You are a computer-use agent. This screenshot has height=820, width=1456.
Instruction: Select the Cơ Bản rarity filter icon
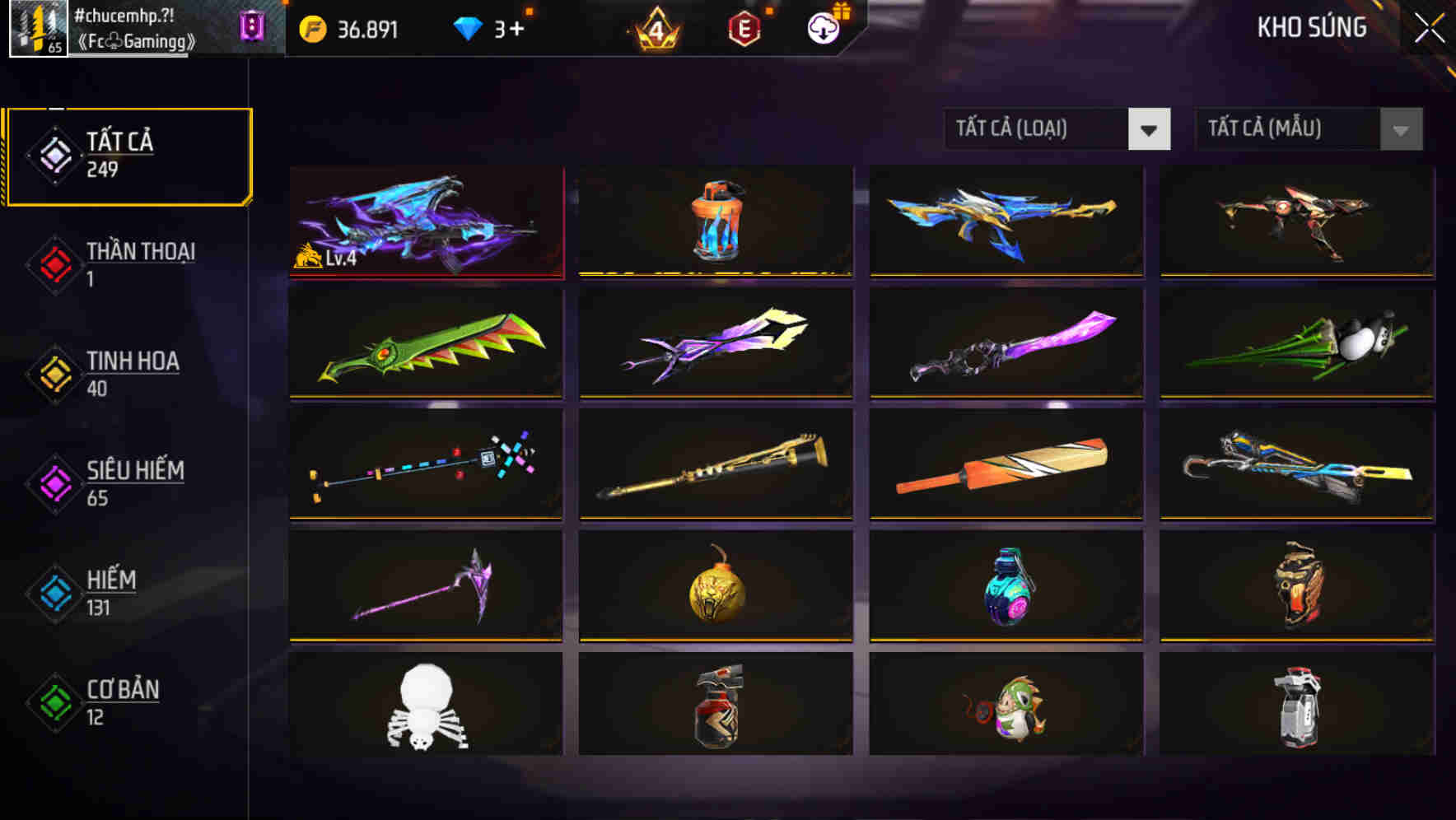(x=54, y=702)
